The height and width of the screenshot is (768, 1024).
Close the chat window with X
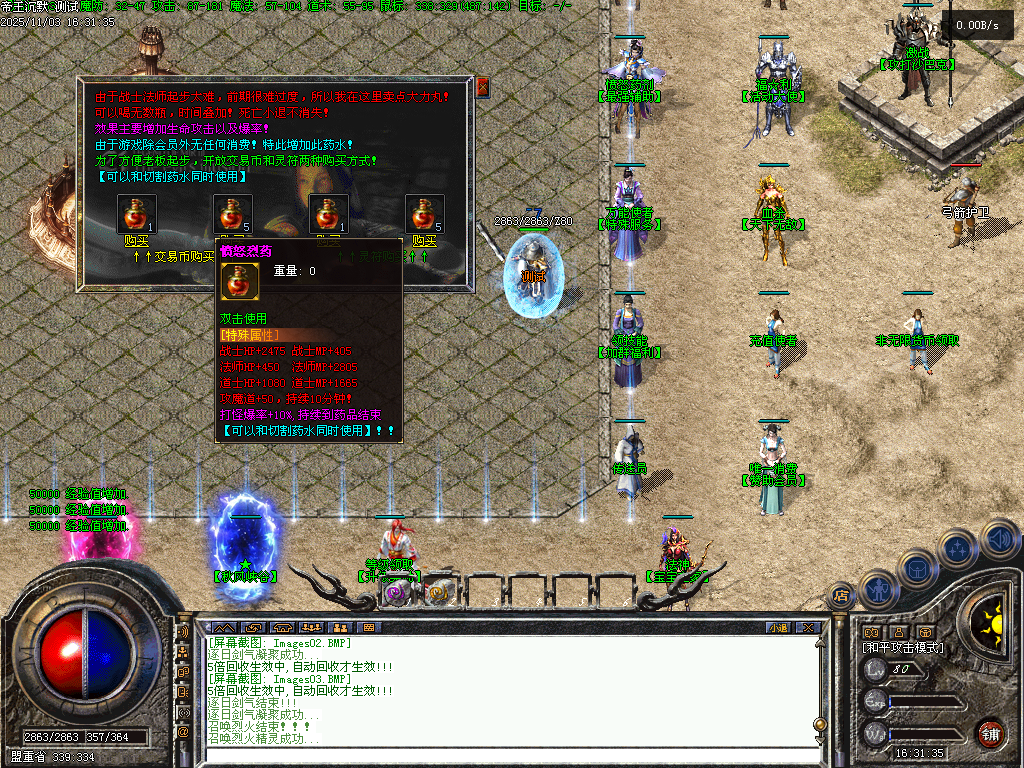click(x=808, y=627)
